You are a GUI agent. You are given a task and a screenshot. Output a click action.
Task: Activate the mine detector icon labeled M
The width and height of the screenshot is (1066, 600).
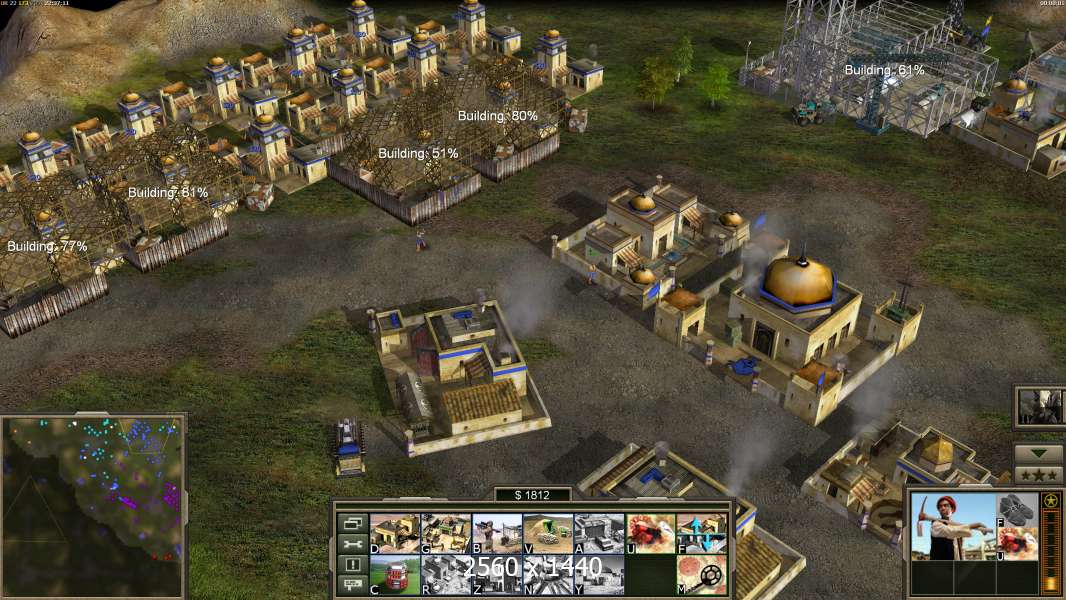701,575
